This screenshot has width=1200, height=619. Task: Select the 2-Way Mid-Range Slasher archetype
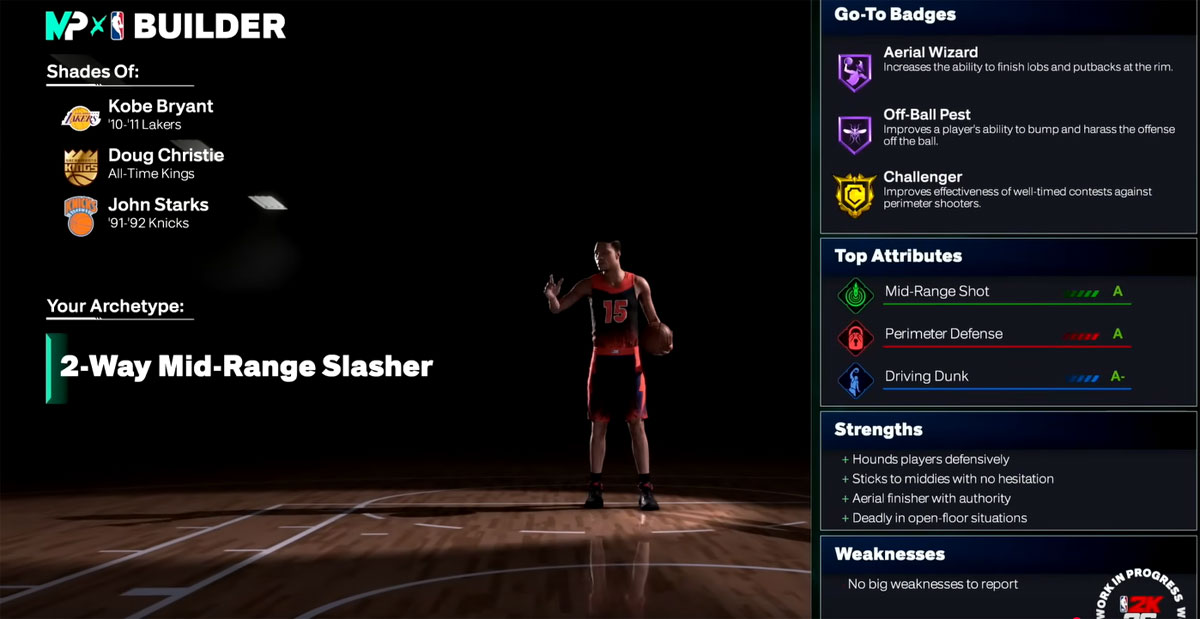tap(246, 367)
